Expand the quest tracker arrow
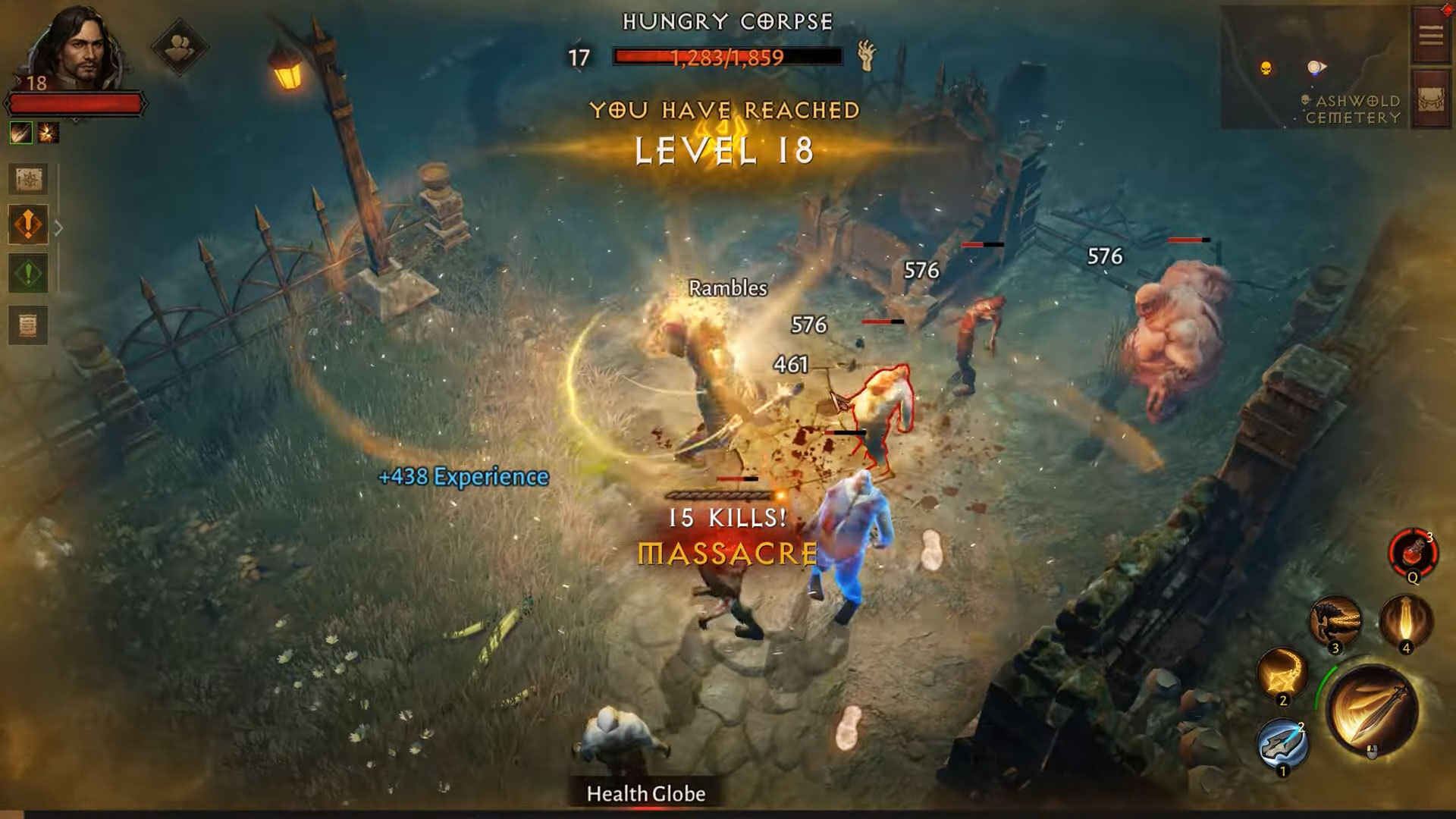Screen dimensions: 1456x819 click(59, 227)
